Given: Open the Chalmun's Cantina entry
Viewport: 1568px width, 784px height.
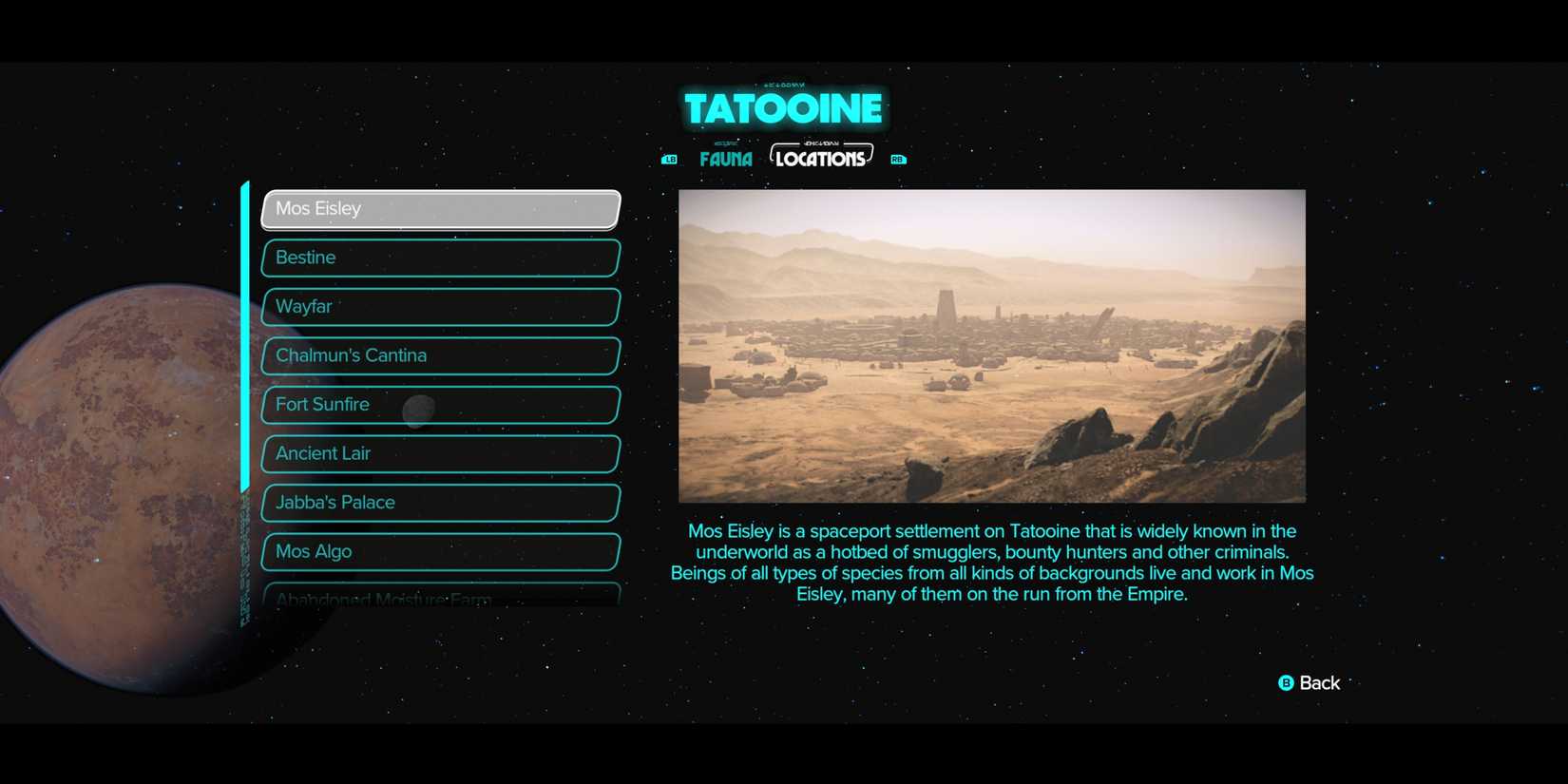Looking at the screenshot, I should pyautogui.click(x=439, y=355).
